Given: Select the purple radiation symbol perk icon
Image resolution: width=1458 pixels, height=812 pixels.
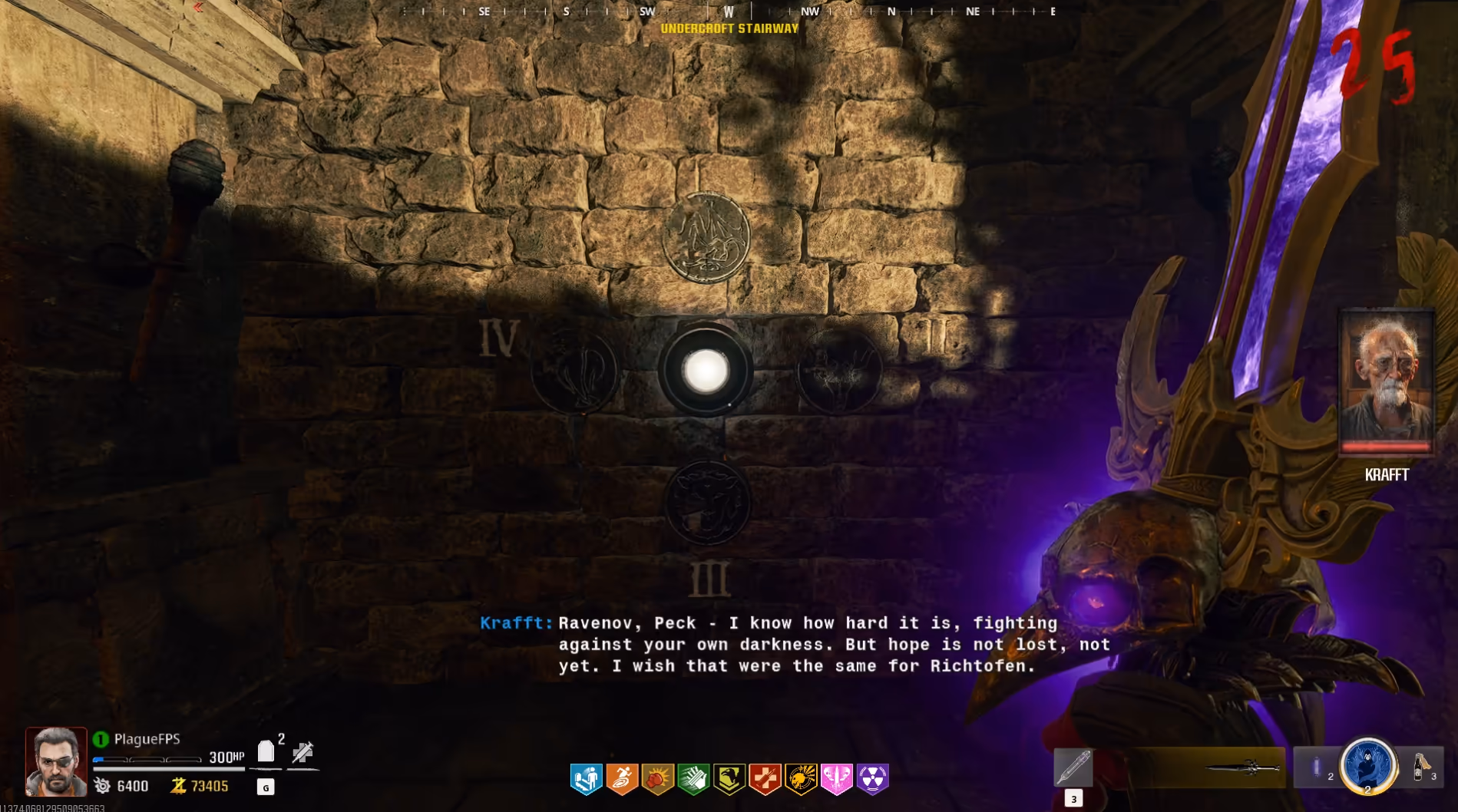Looking at the screenshot, I should pos(872,778).
